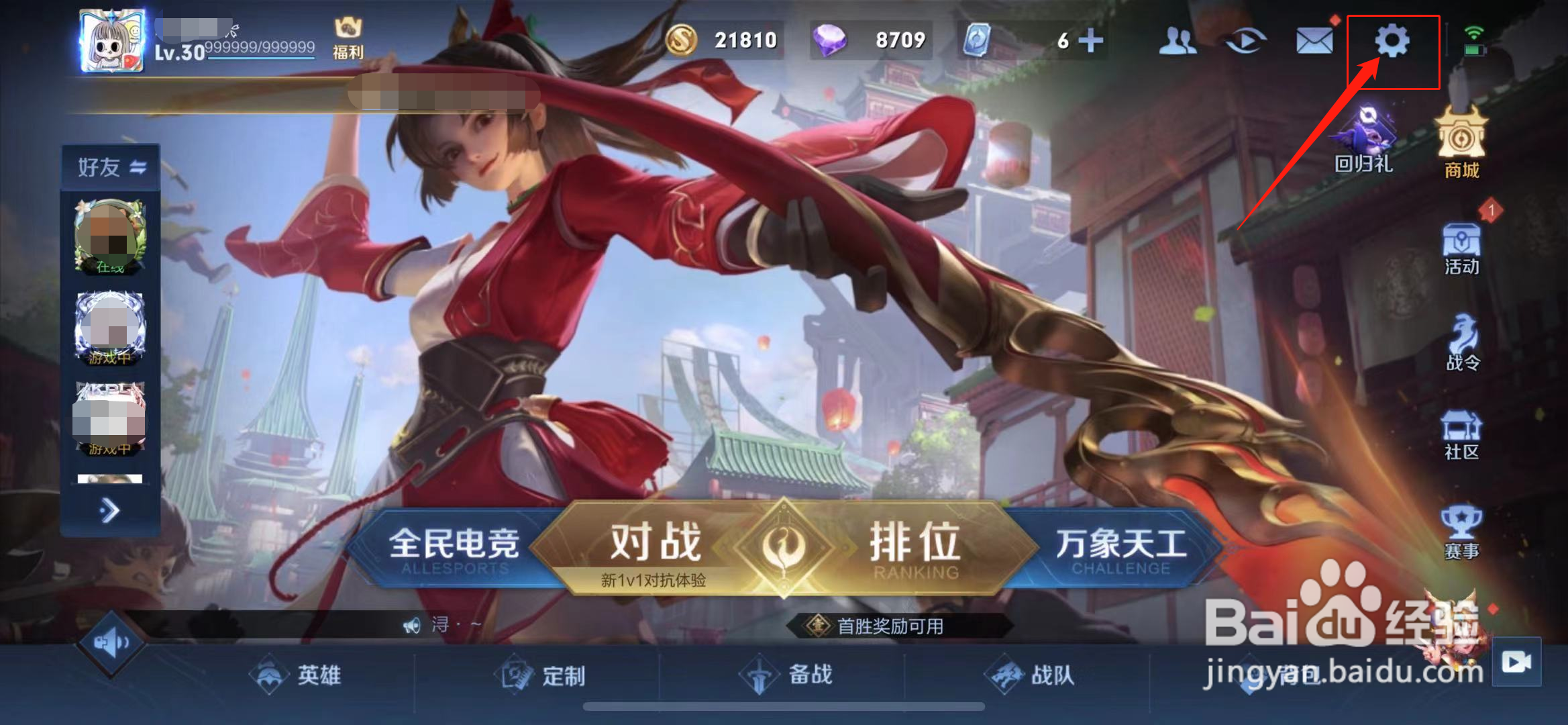Open the in-game Mail inbox
This screenshot has width=1568, height=725.
tap(1312, 42)
